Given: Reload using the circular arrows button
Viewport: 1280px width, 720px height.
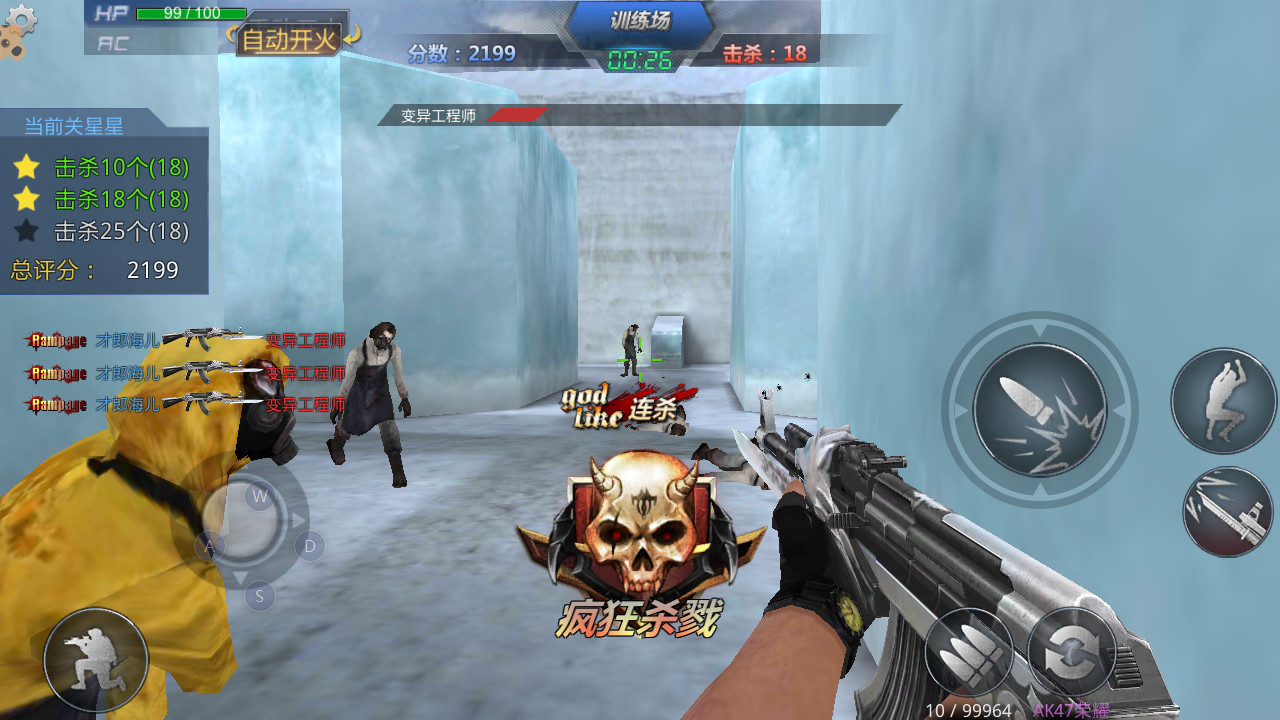Looking at the screenshot, I should [1073, 655].
